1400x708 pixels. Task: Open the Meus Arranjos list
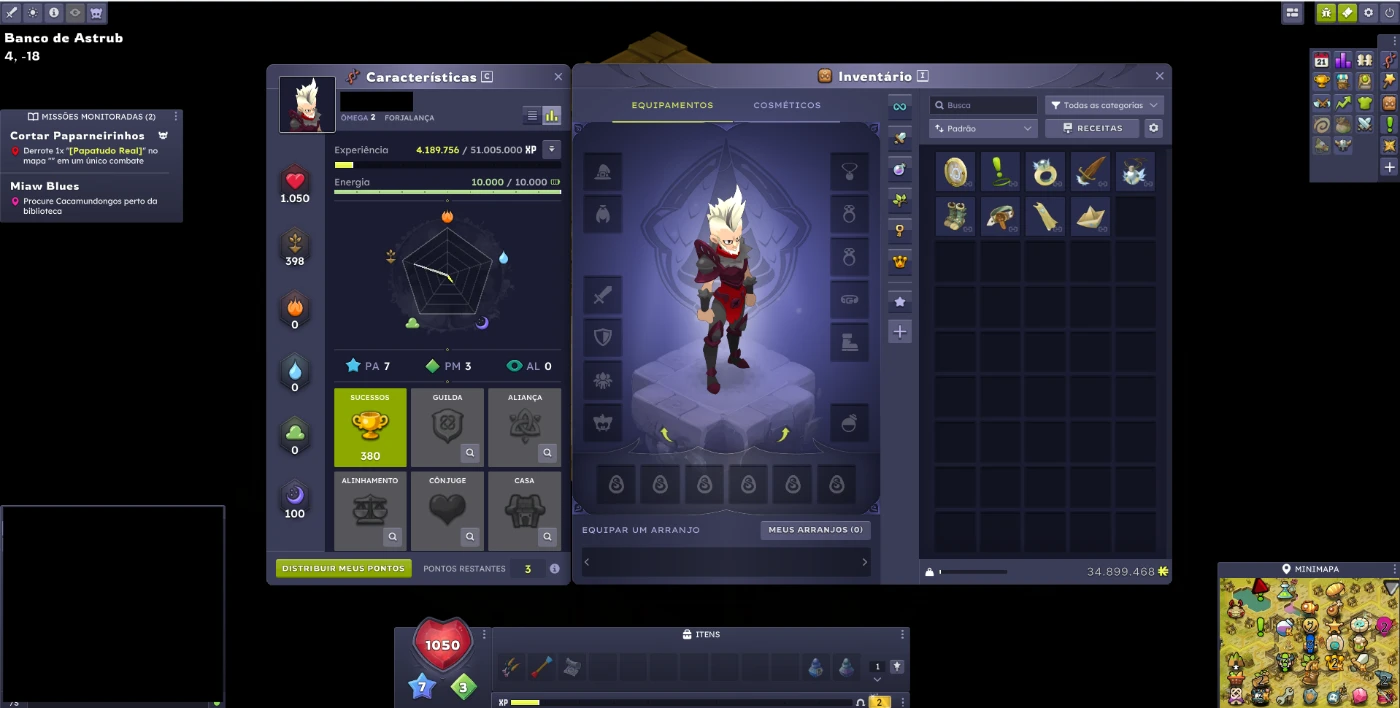815,530
